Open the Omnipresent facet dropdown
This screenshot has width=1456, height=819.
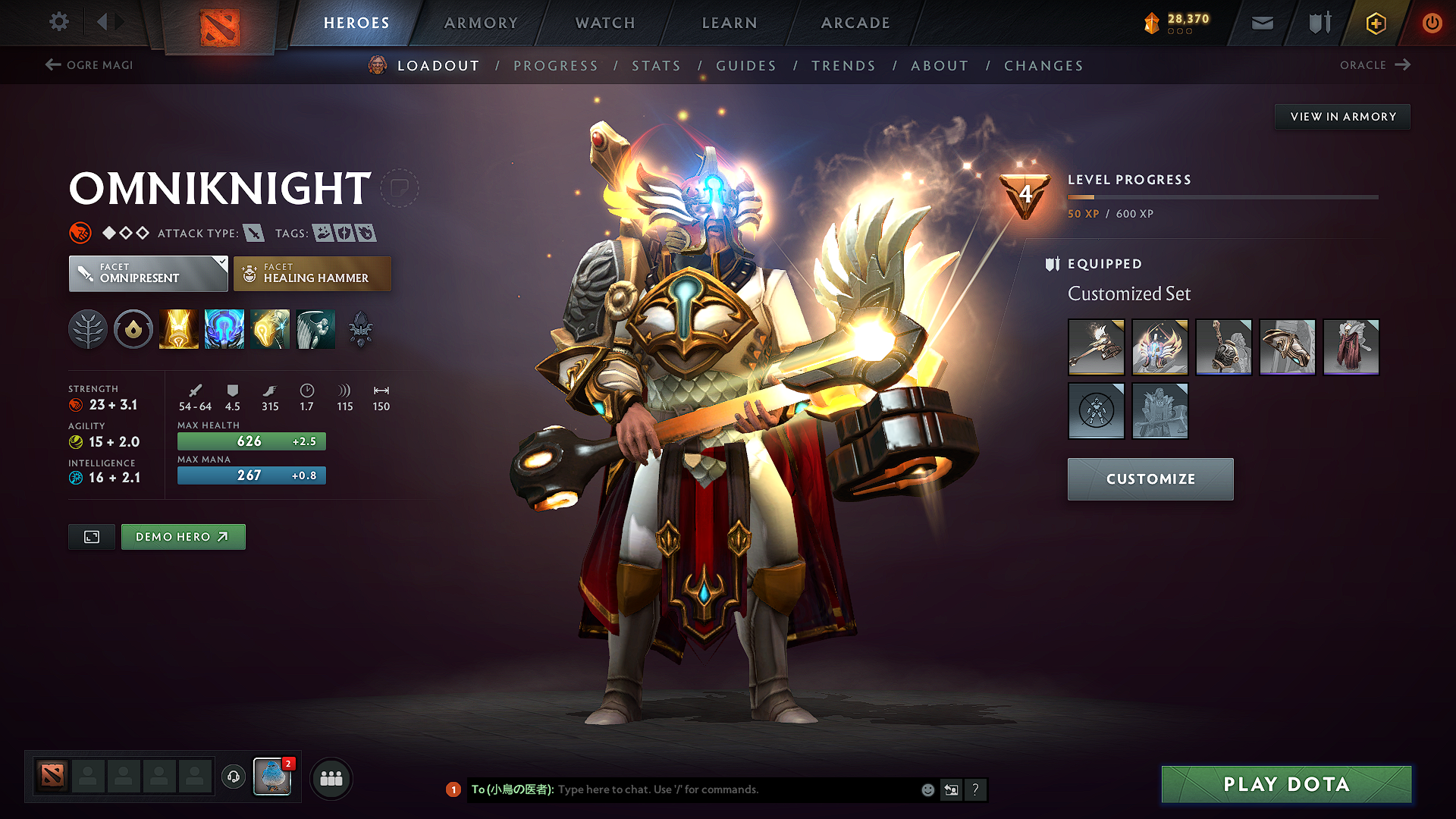point(148,273)
